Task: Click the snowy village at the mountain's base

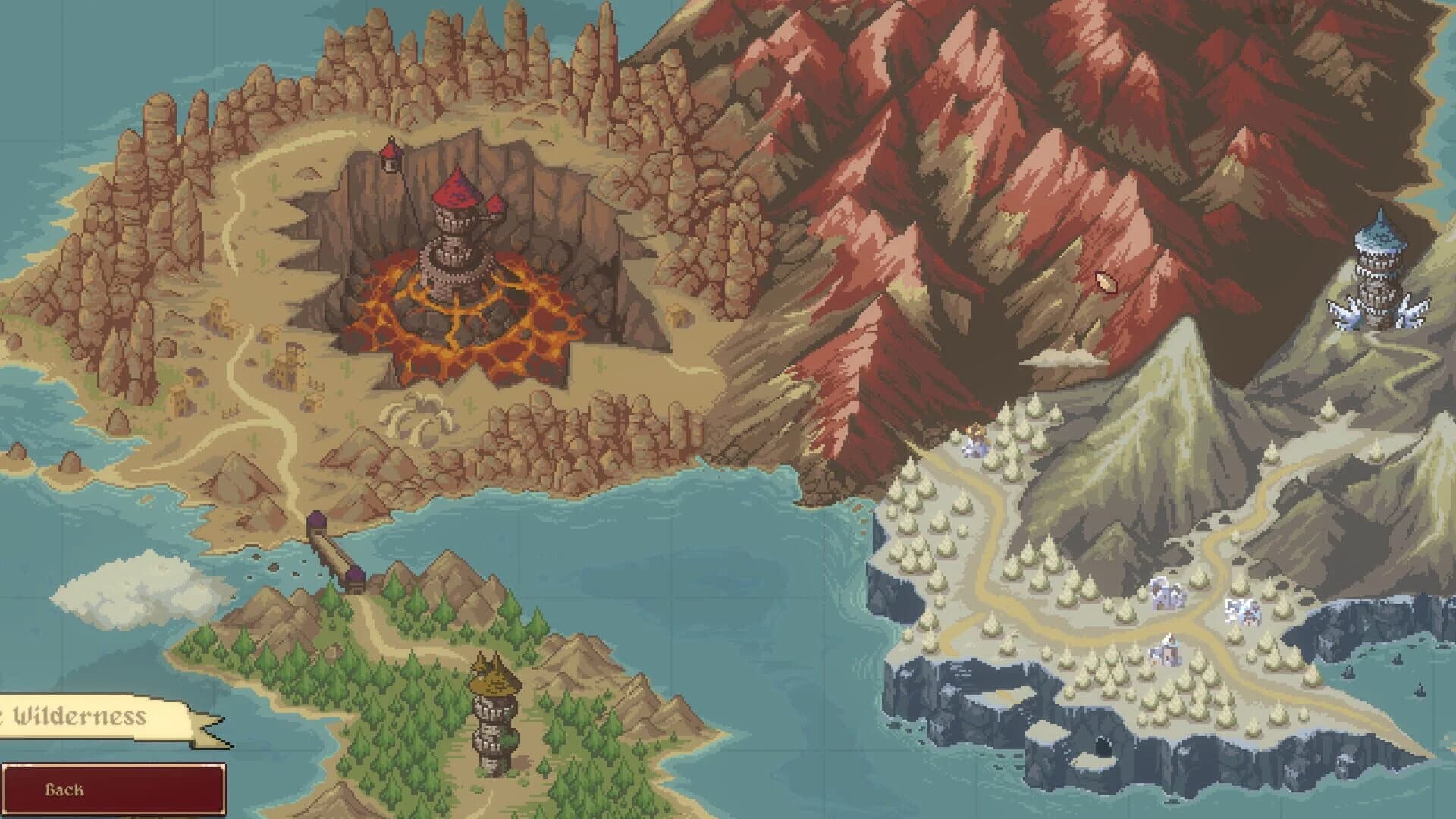Action: coord(1166,594)
